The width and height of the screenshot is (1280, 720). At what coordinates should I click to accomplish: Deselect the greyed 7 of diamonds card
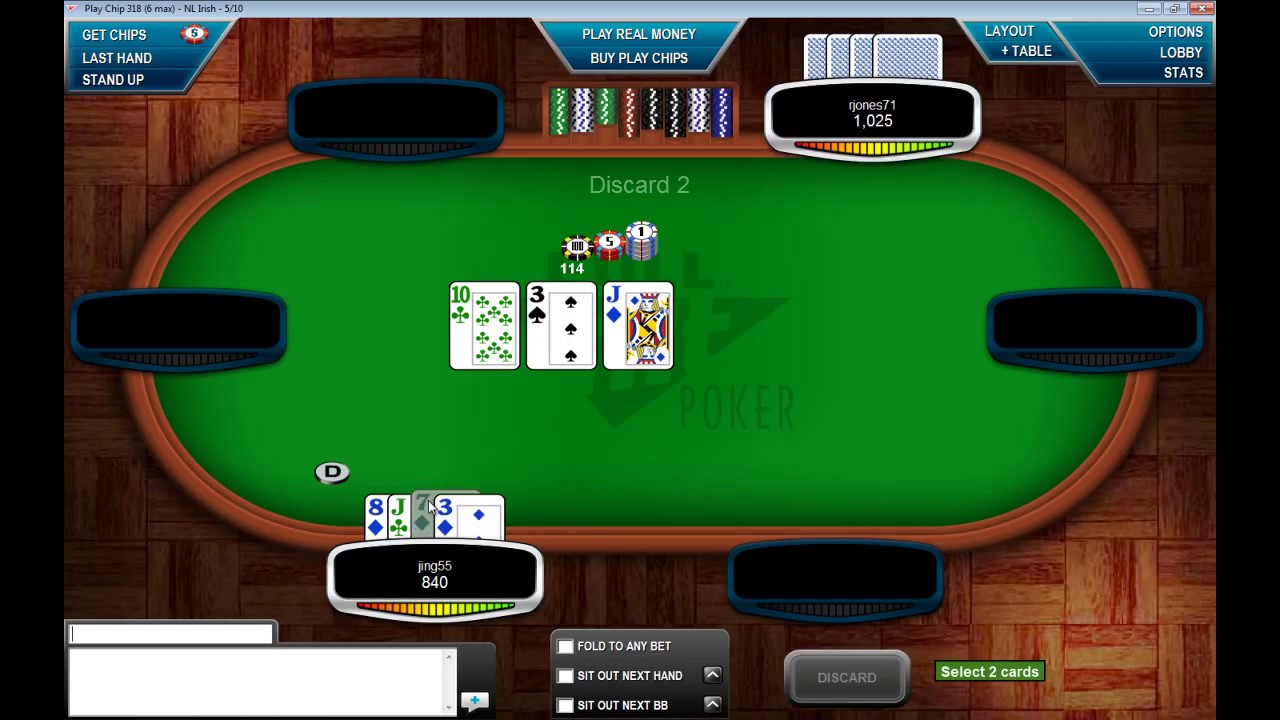click(x=421, y=516)
